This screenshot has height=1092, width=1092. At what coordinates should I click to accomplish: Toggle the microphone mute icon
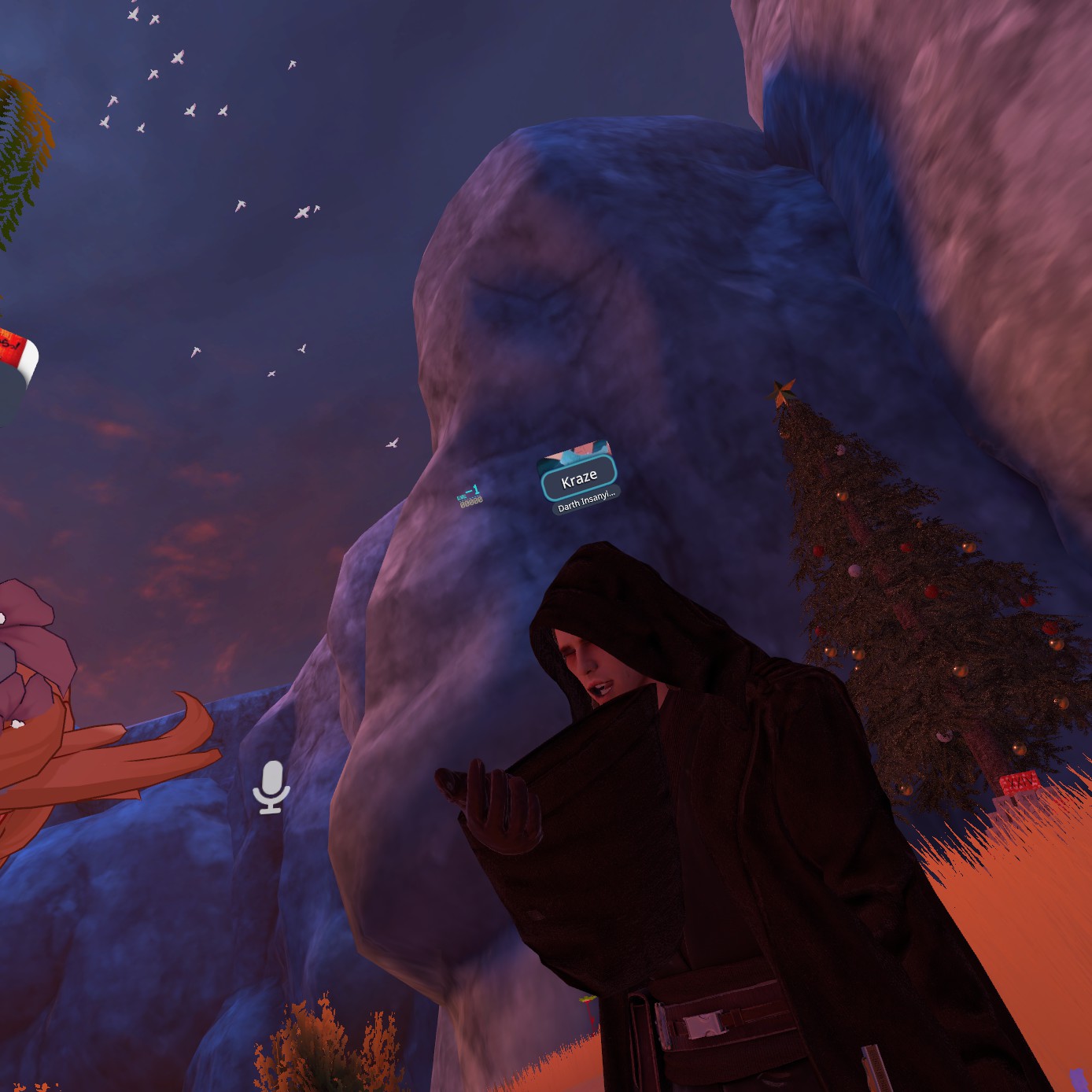[271, 786]
